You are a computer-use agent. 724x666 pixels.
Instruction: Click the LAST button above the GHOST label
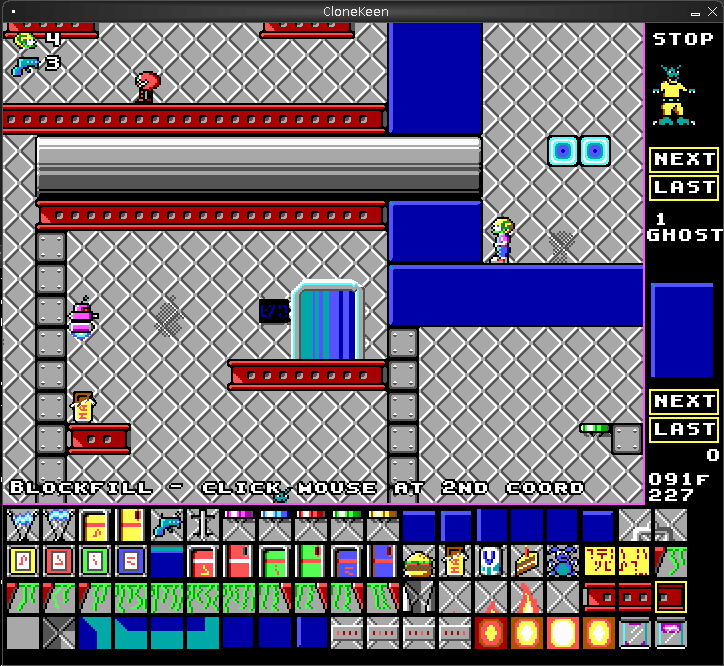[x=684, y=187]
